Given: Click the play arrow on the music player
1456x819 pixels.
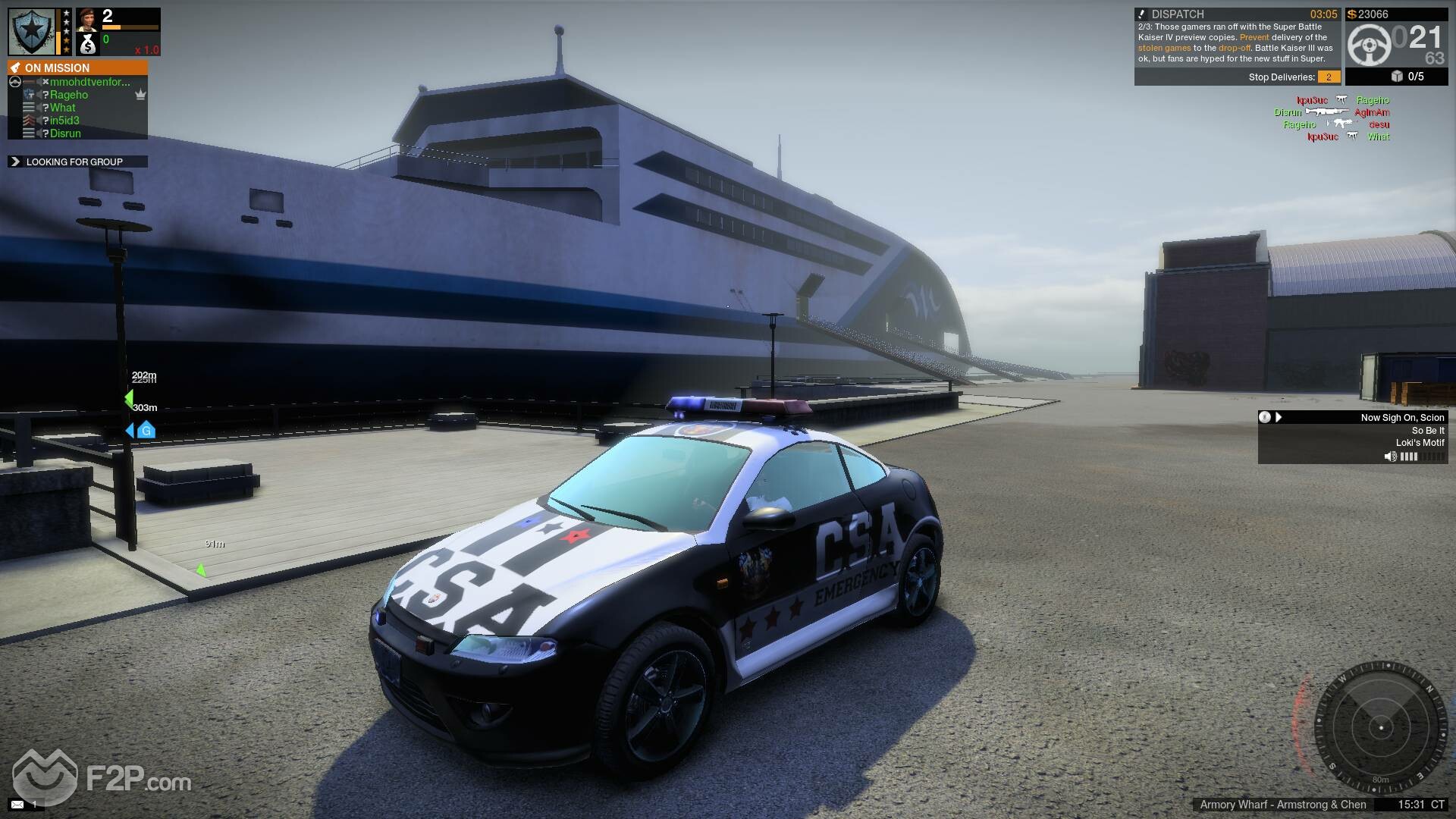Looking at the screenshot, I should 1279,417.
